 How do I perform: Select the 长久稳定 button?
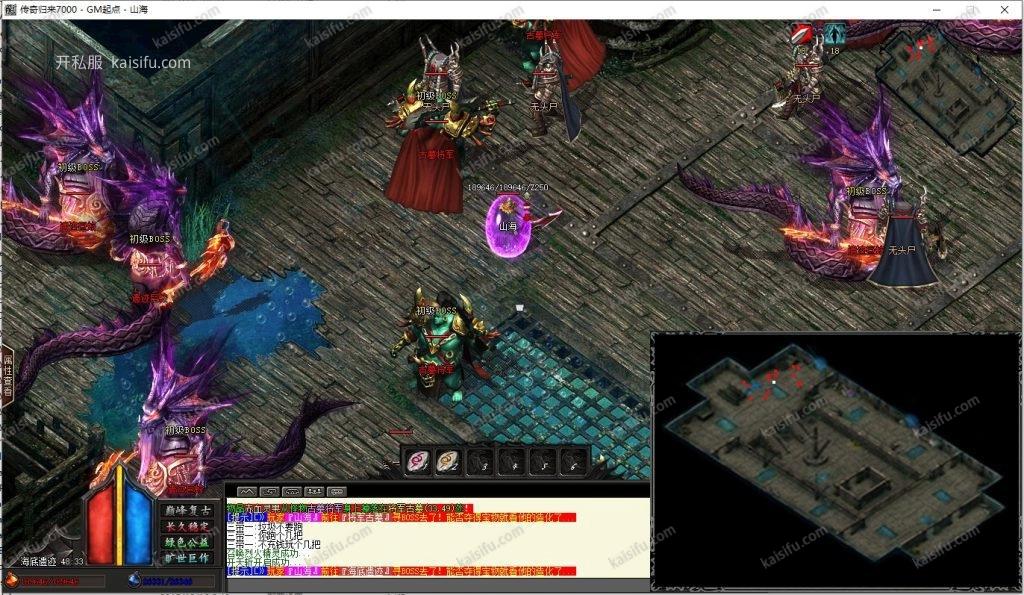click(185, 526)
